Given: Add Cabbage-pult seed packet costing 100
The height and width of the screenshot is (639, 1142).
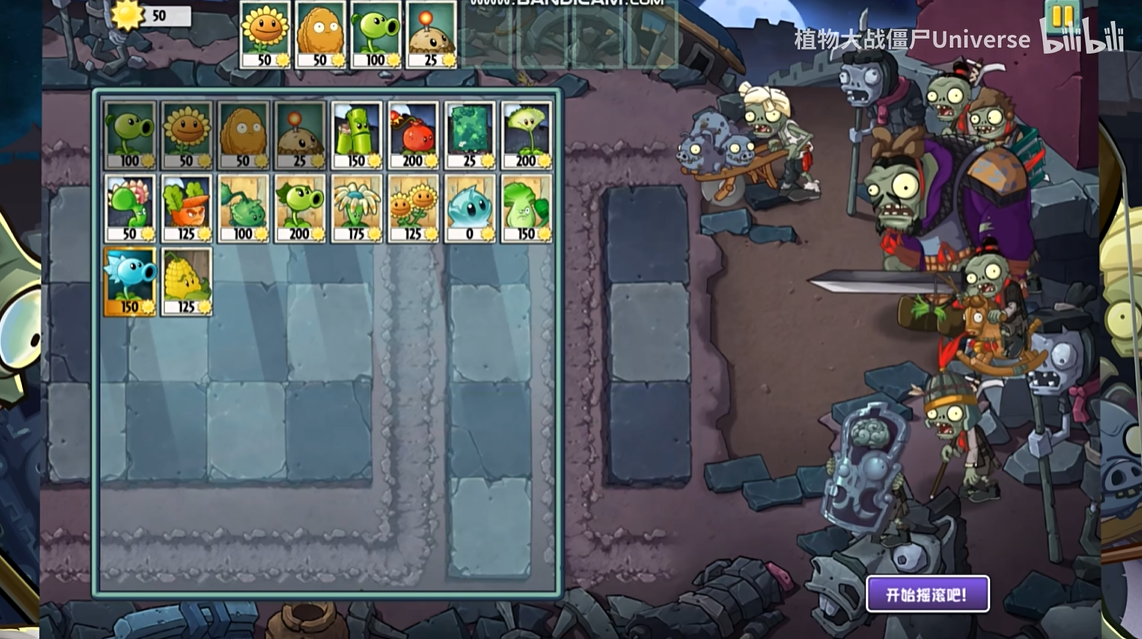Looking at the screenshot, I should [x=244, y=209].
